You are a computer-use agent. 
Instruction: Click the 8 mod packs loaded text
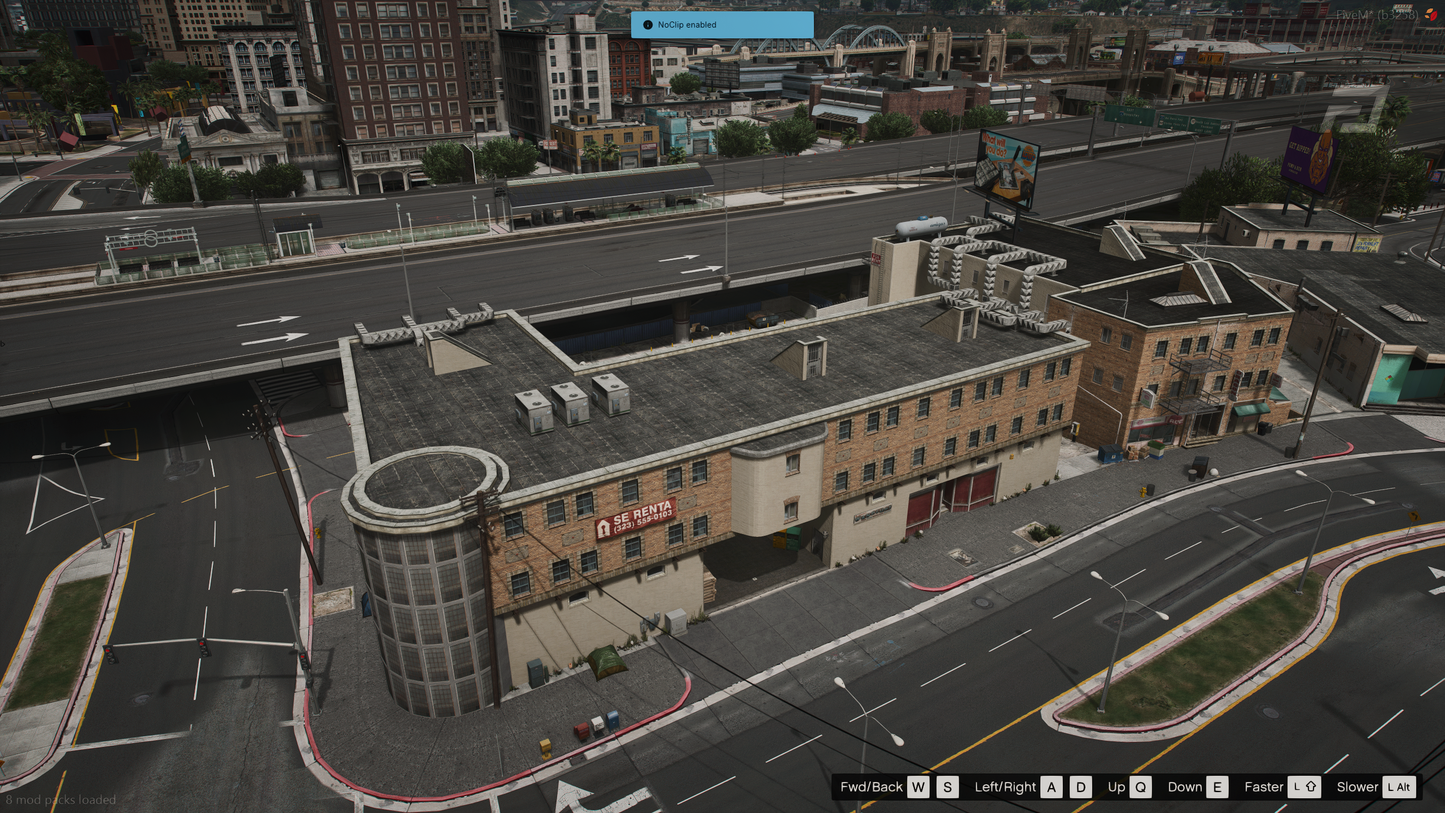62,800
